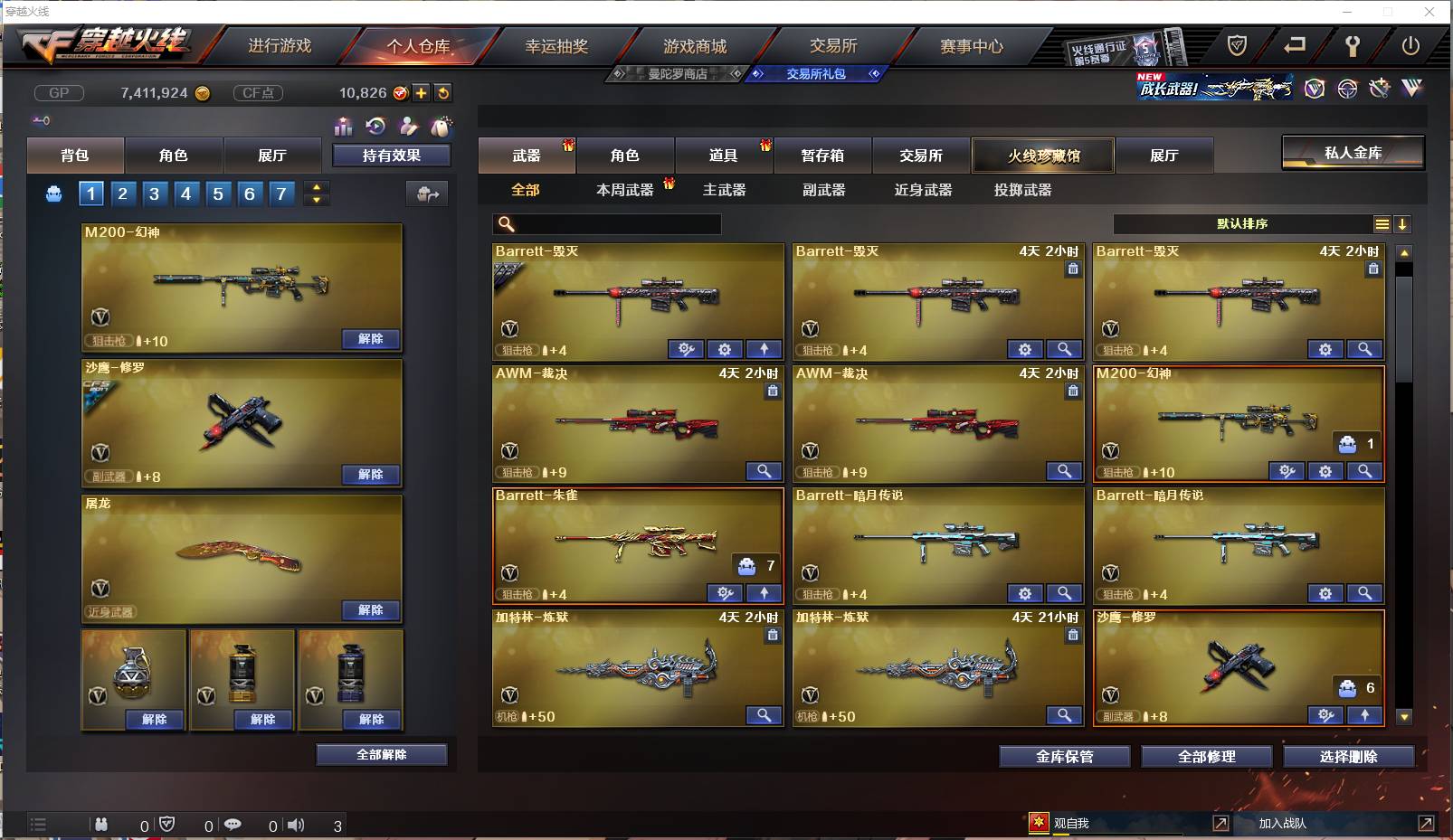Click the replay/history icon next to the rankings icon

(x=376, y=127)
